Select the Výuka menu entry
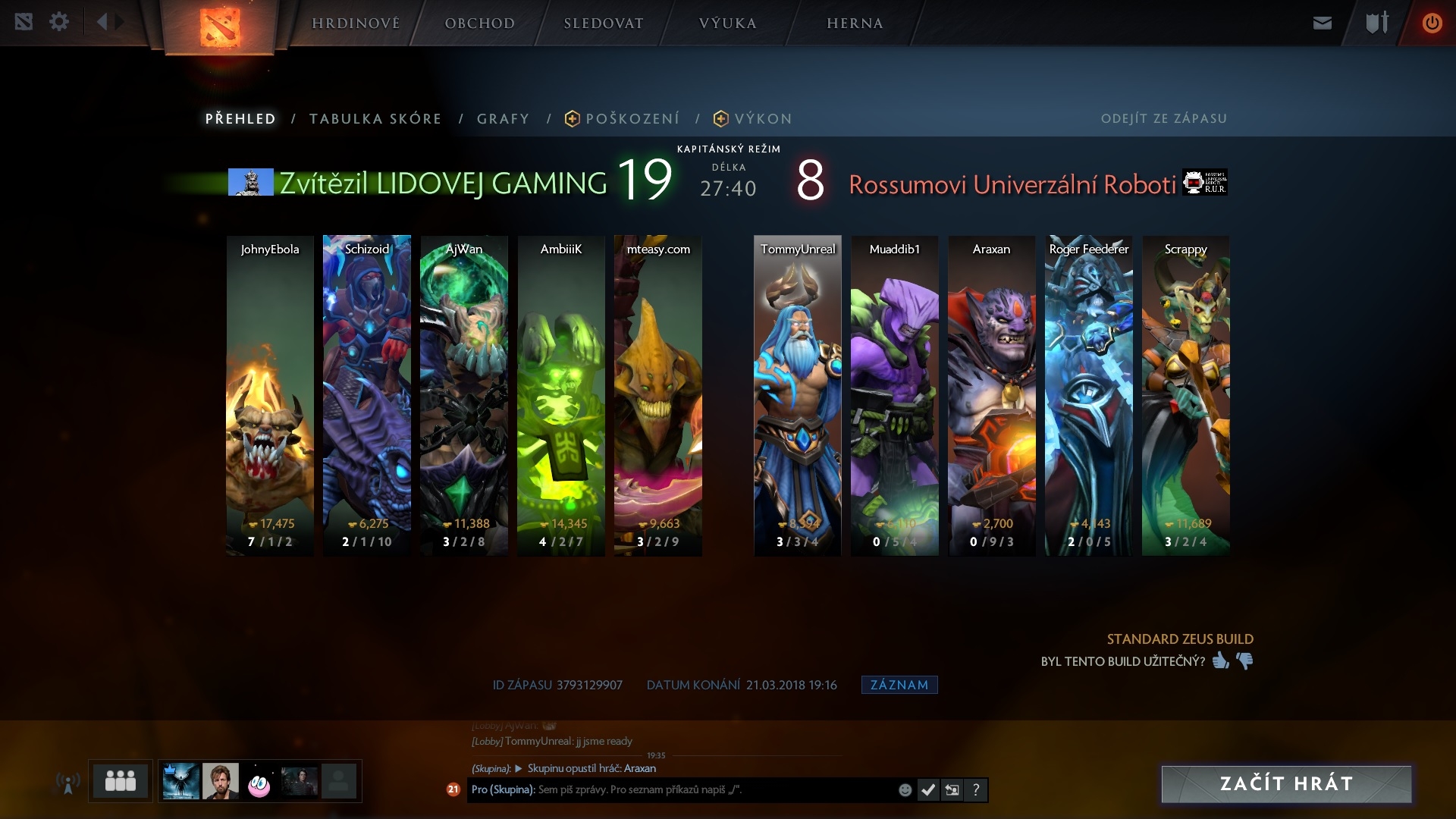Image resolution: width=1456 pixels, height=819 pixels. [727, 24]
